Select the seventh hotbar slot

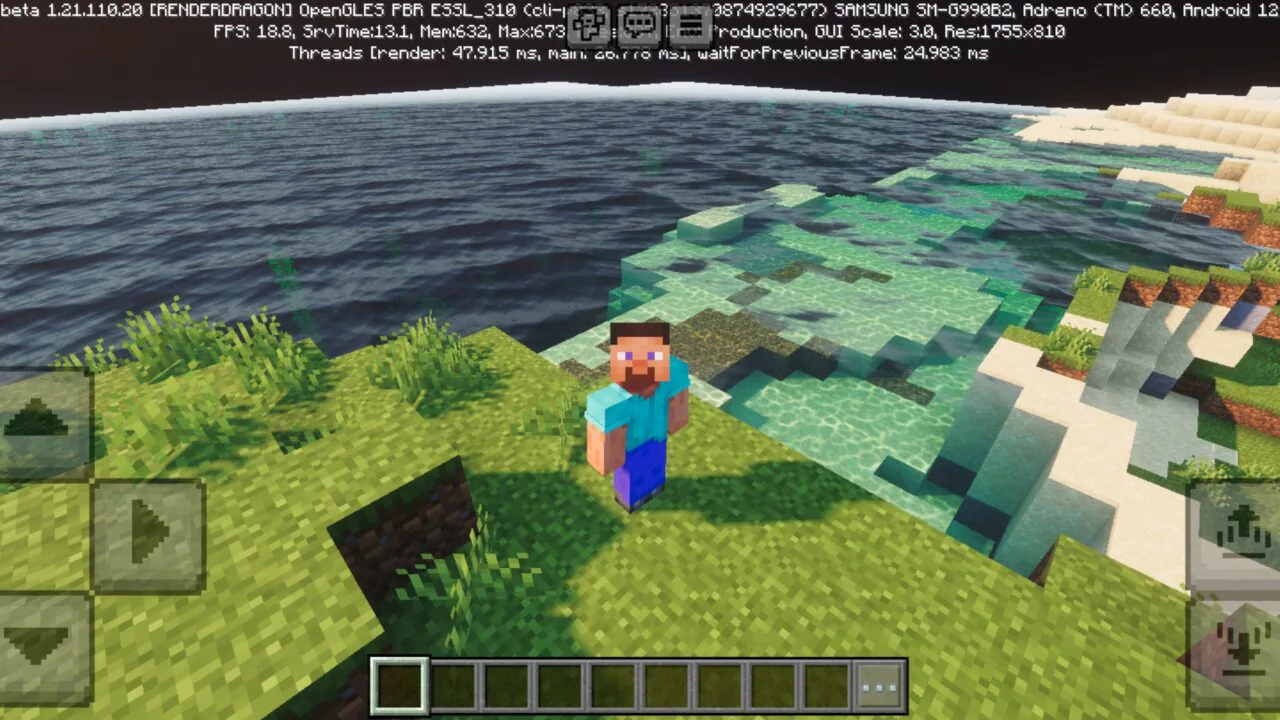click(x=720, y=684)
